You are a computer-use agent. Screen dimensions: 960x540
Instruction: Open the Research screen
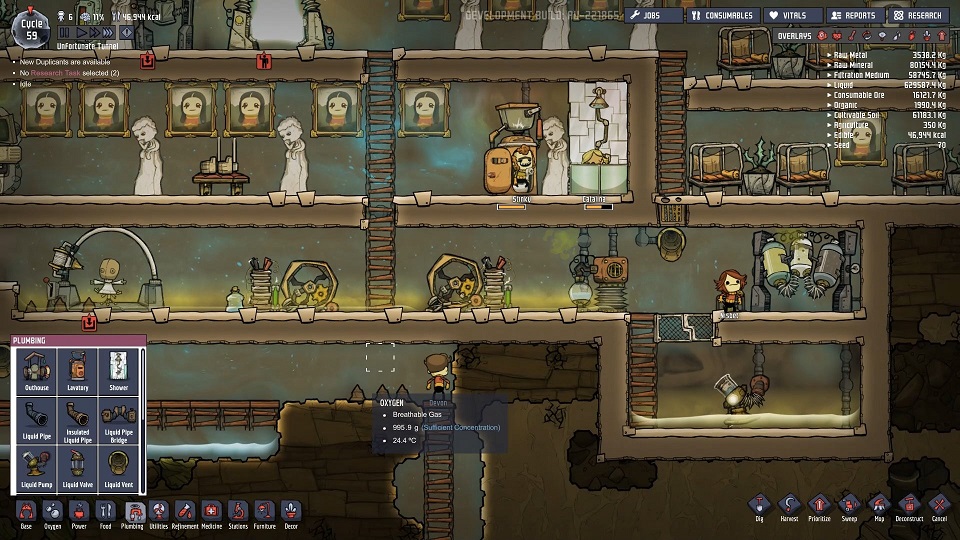(x=918, y=15)
